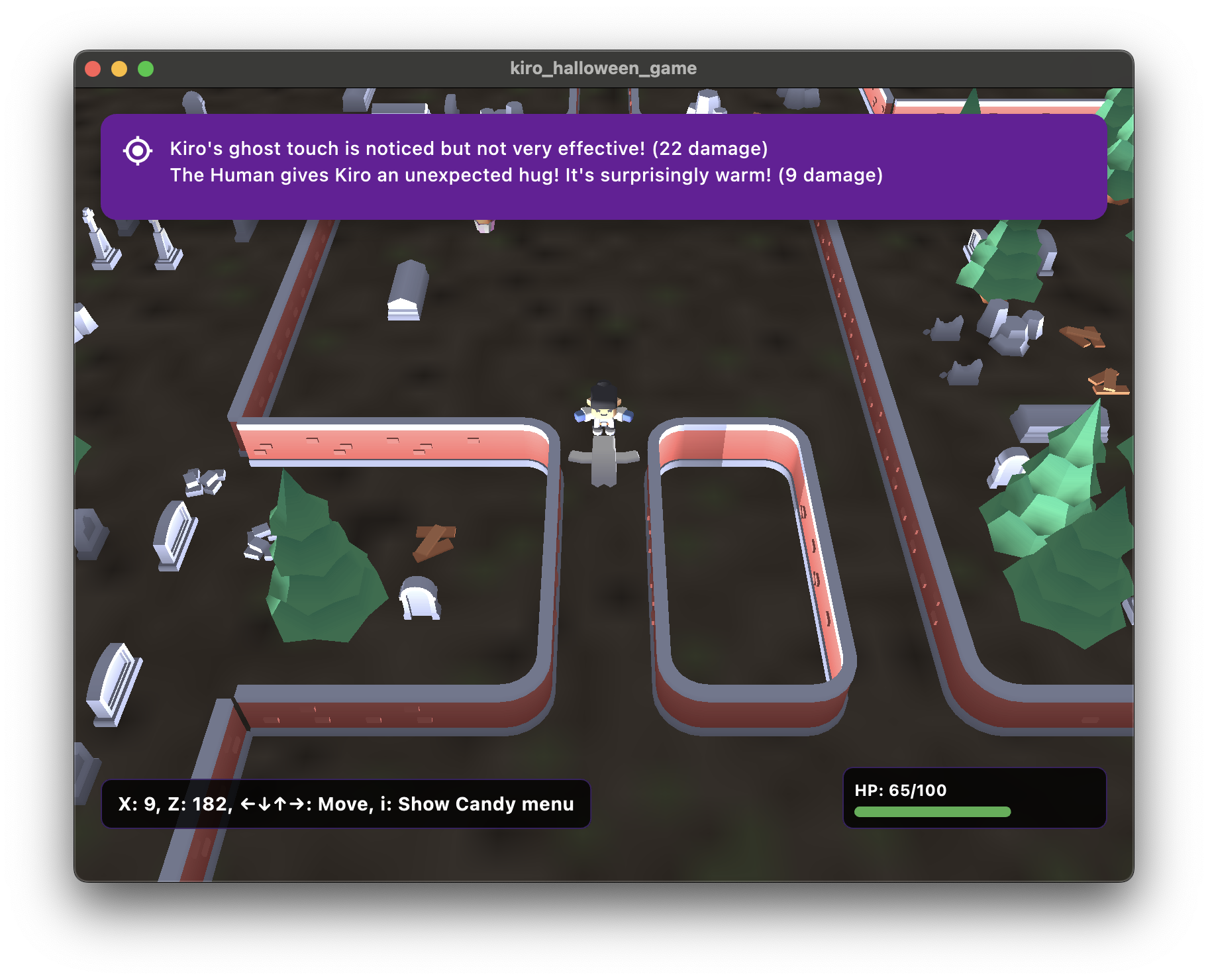Click the purple combat message banner
The image size is (1208, 980).
603,166
